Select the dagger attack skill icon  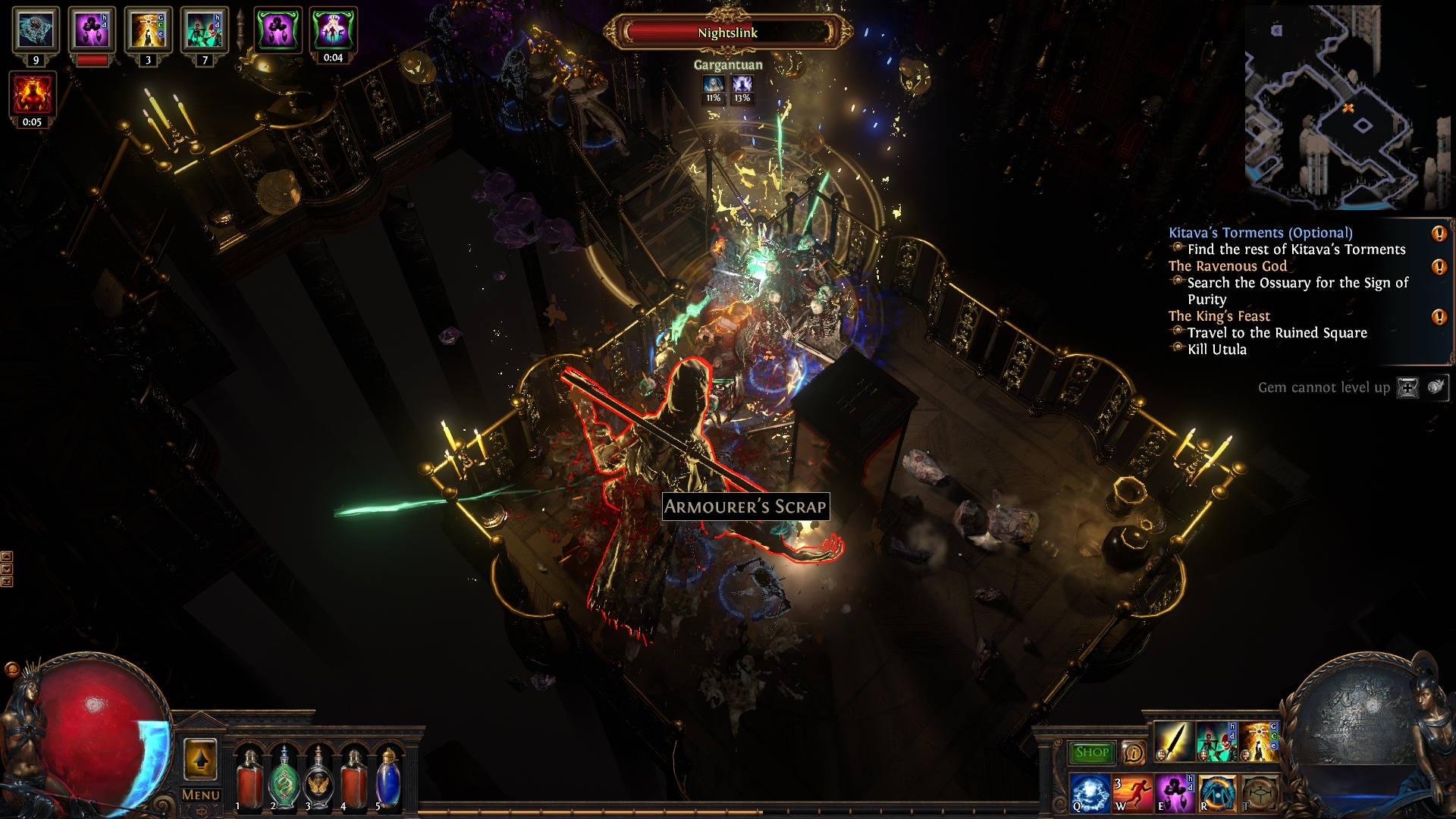[1173, 742]
